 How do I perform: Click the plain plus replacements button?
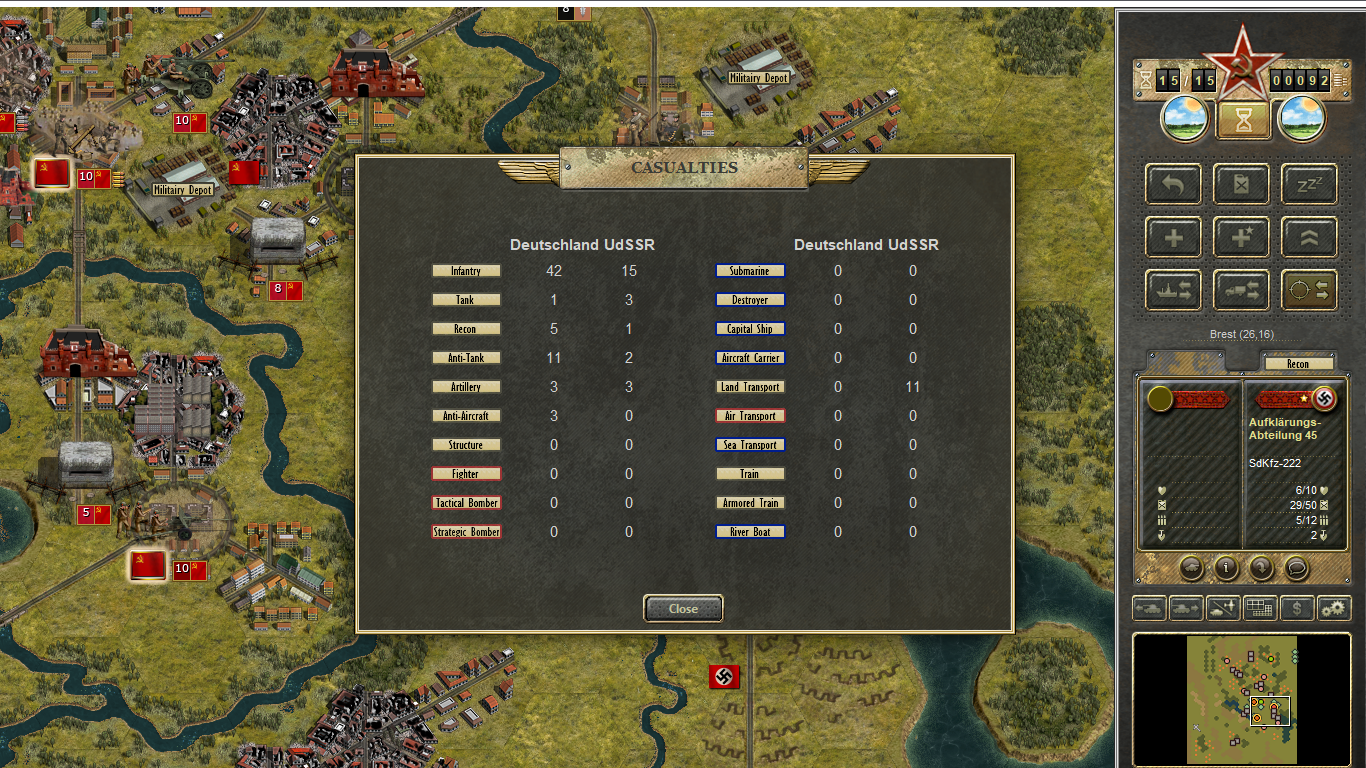[x=1174, y=238]
